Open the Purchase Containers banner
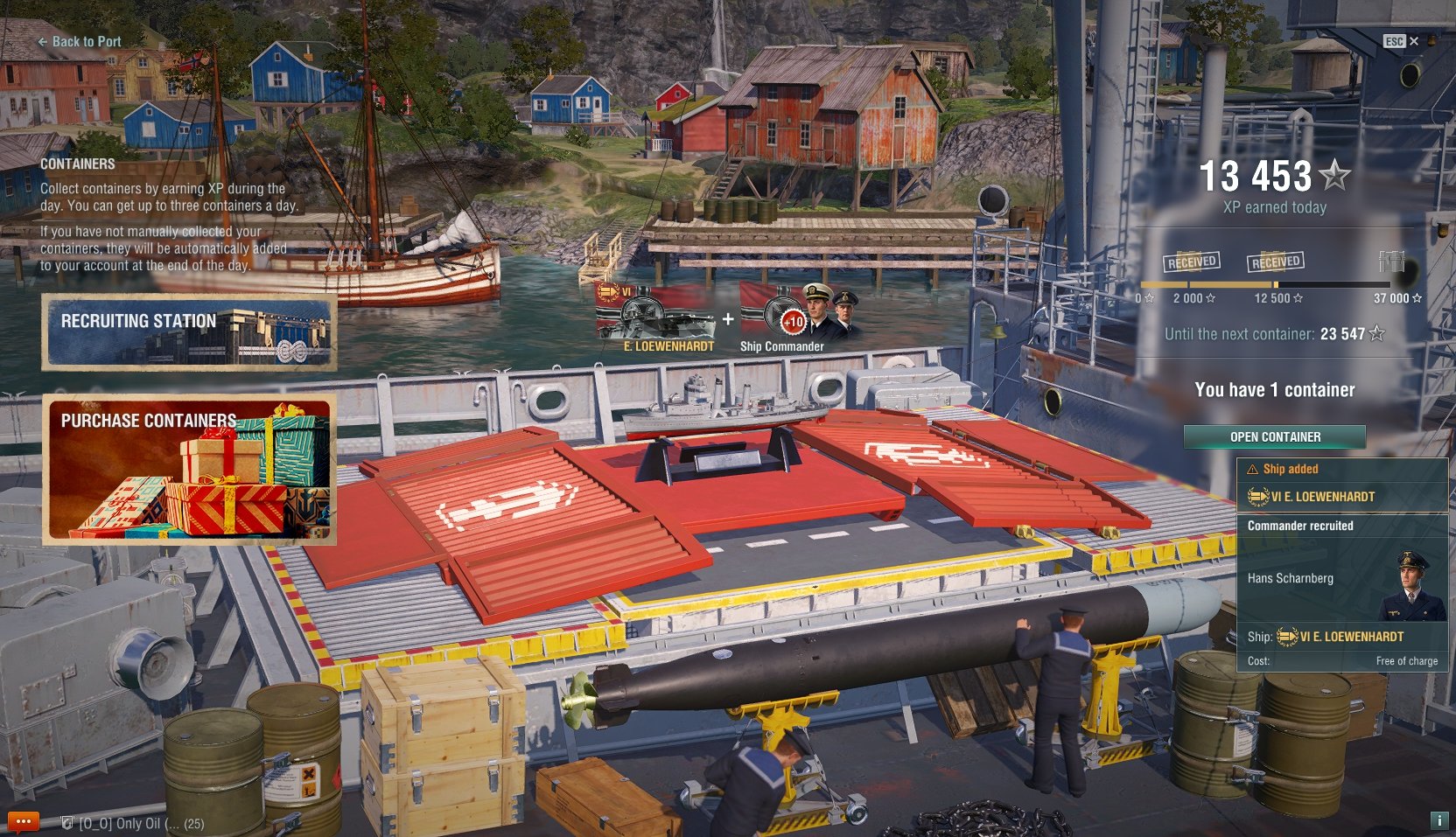The image size is (1456, 837). pyautogui.click(x=189, y=470)
